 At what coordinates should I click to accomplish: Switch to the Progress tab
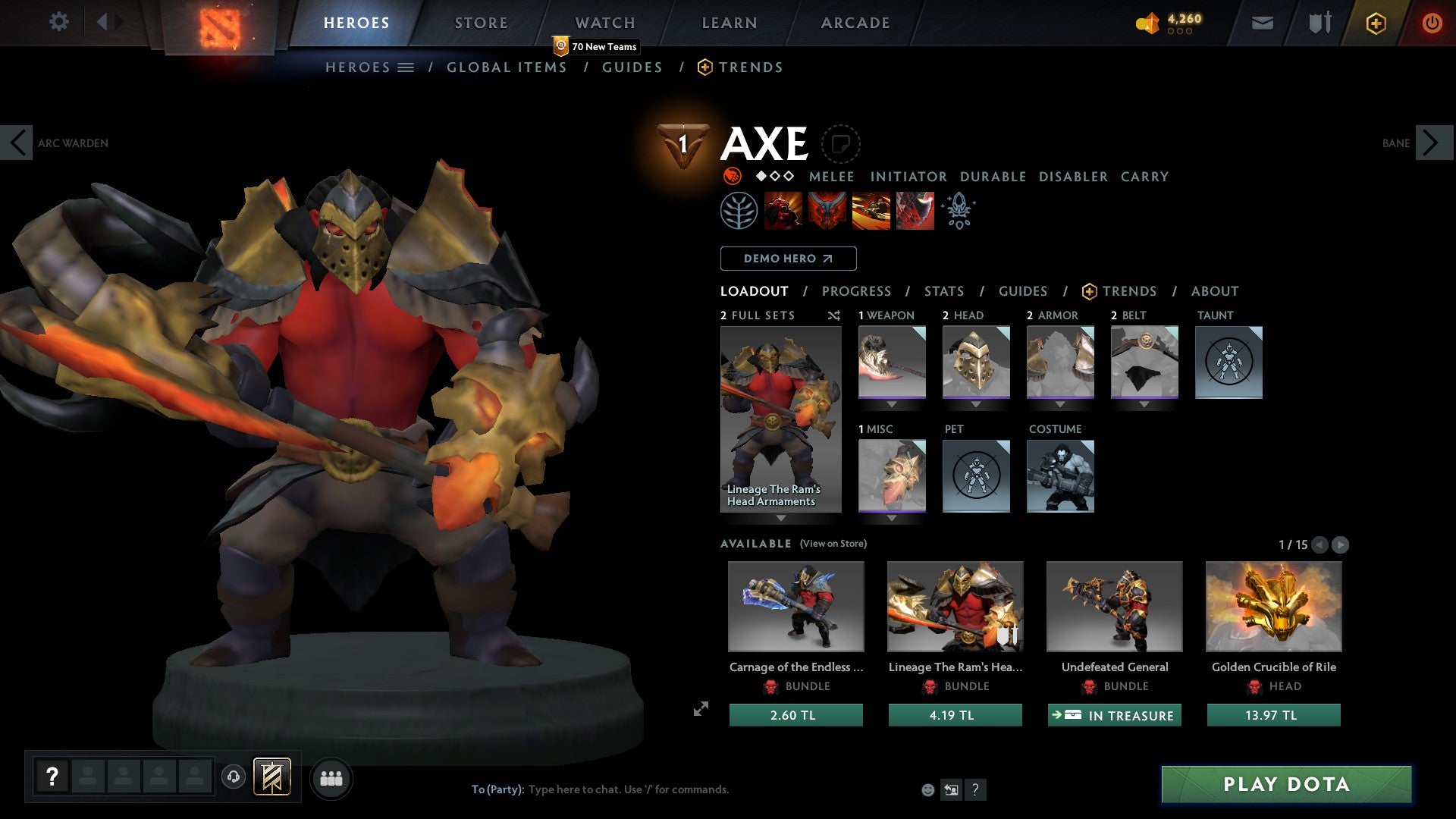(856, 291)
